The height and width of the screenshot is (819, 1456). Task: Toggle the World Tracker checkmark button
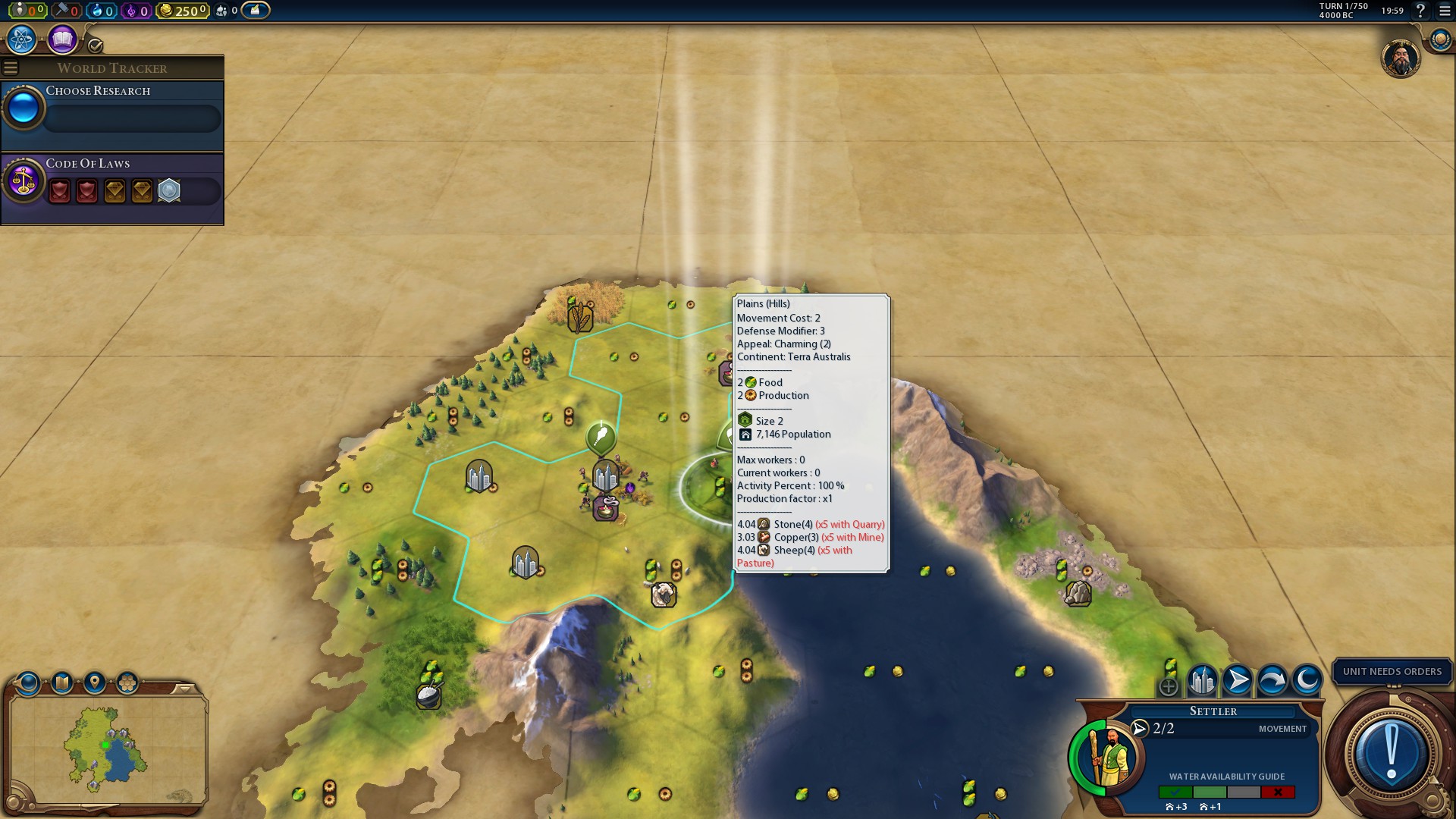[x=96, y=45]
